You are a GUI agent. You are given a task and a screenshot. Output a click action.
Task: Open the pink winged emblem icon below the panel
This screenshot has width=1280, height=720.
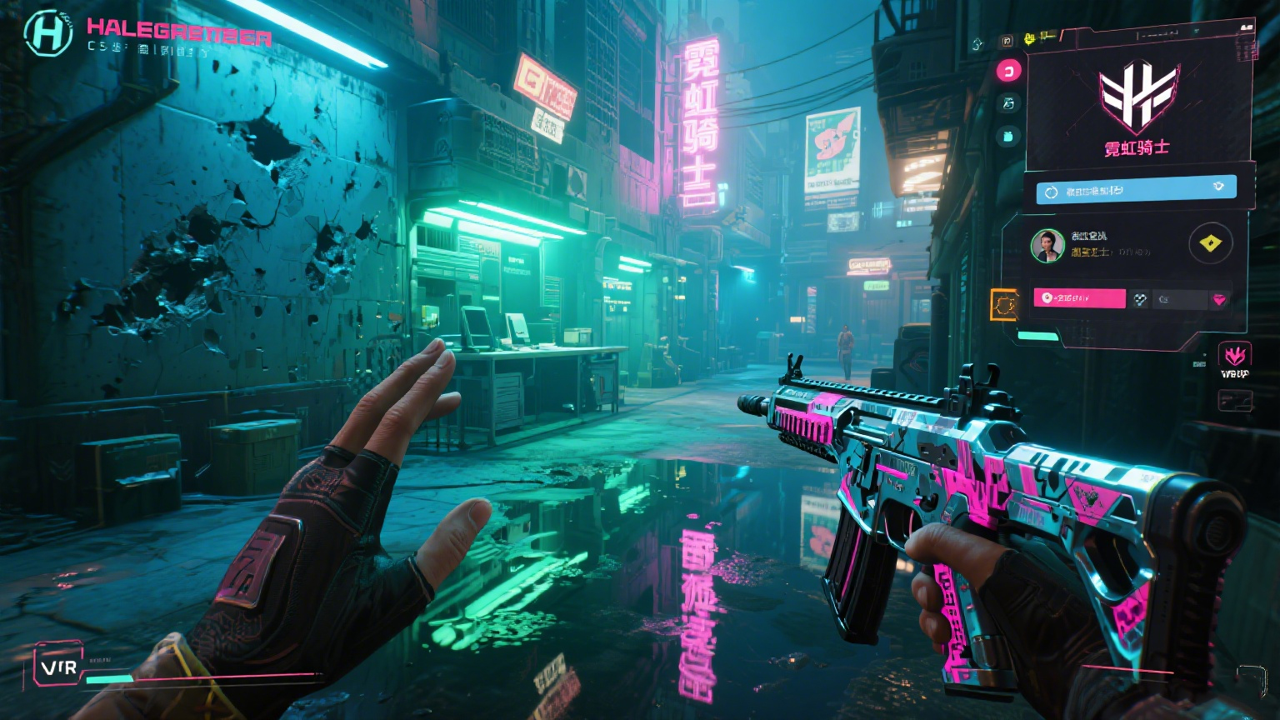coord(1235,355)
